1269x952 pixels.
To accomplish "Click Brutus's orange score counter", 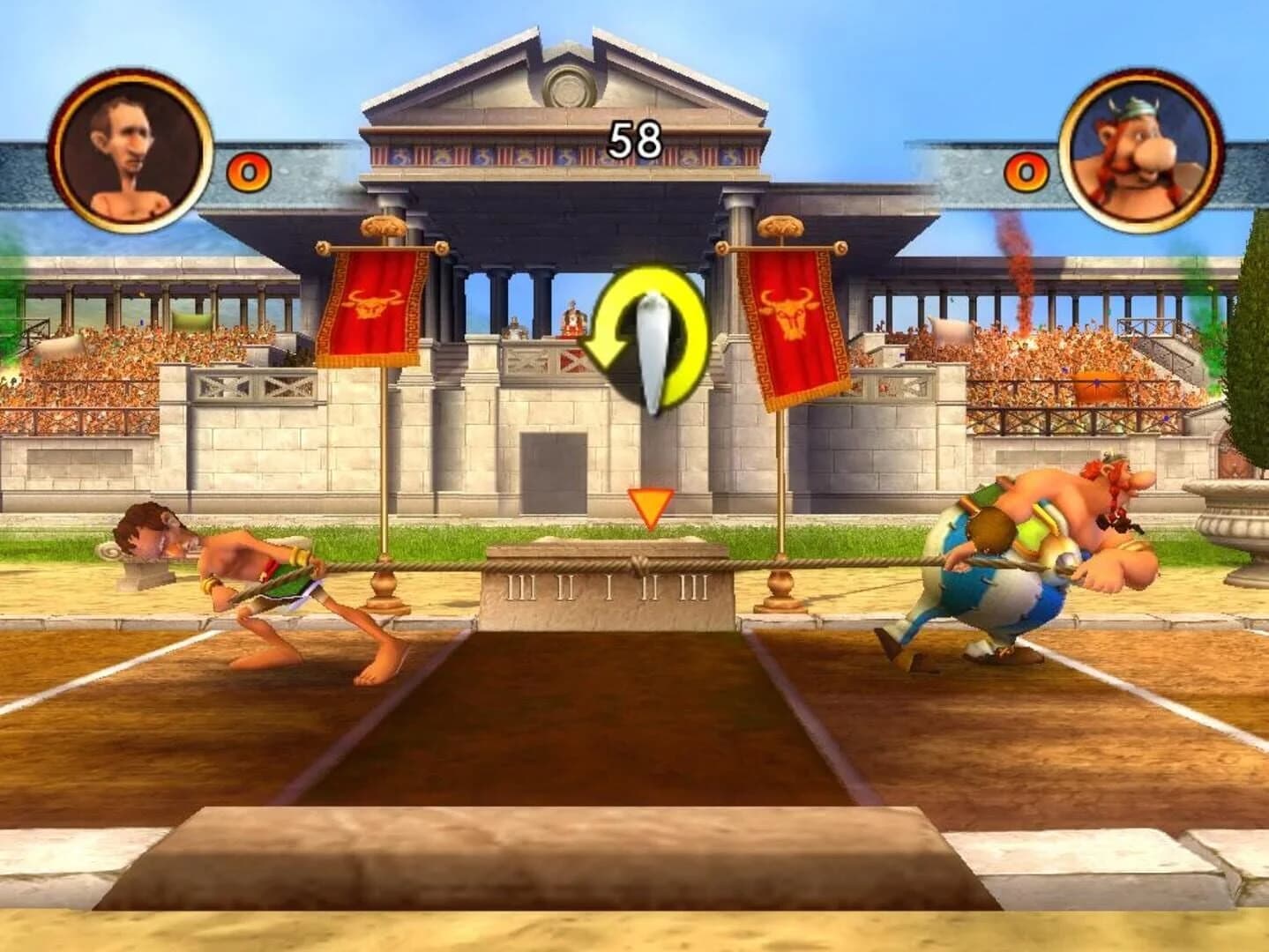I will point(249,174).
